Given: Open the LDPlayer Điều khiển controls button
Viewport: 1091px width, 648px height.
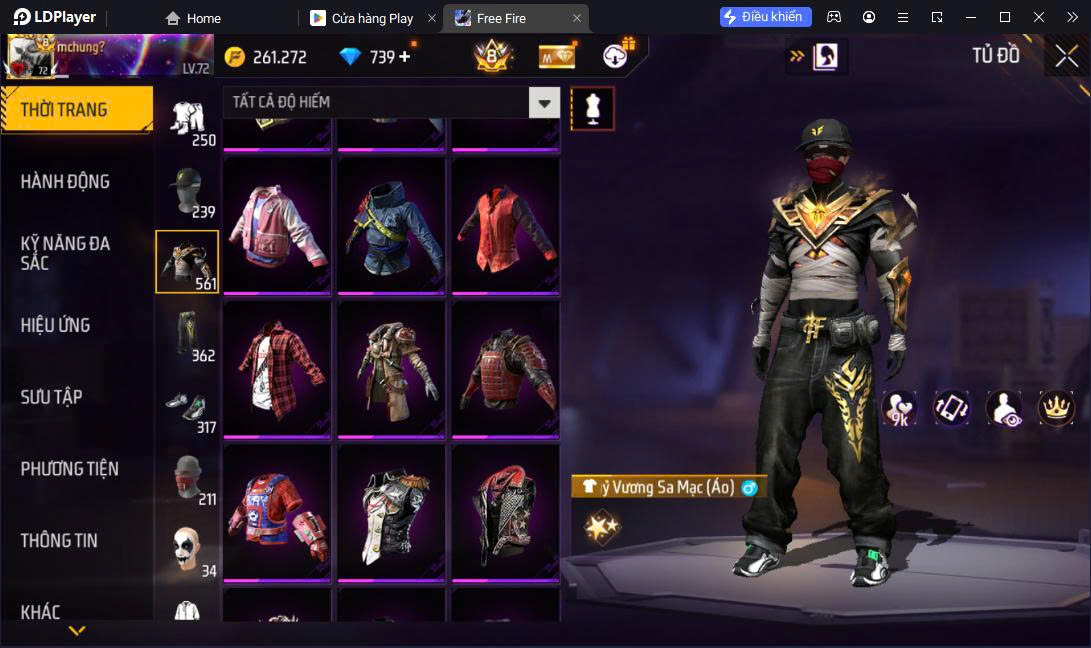Looking at the screenshot, I should [x=765, y=17].
